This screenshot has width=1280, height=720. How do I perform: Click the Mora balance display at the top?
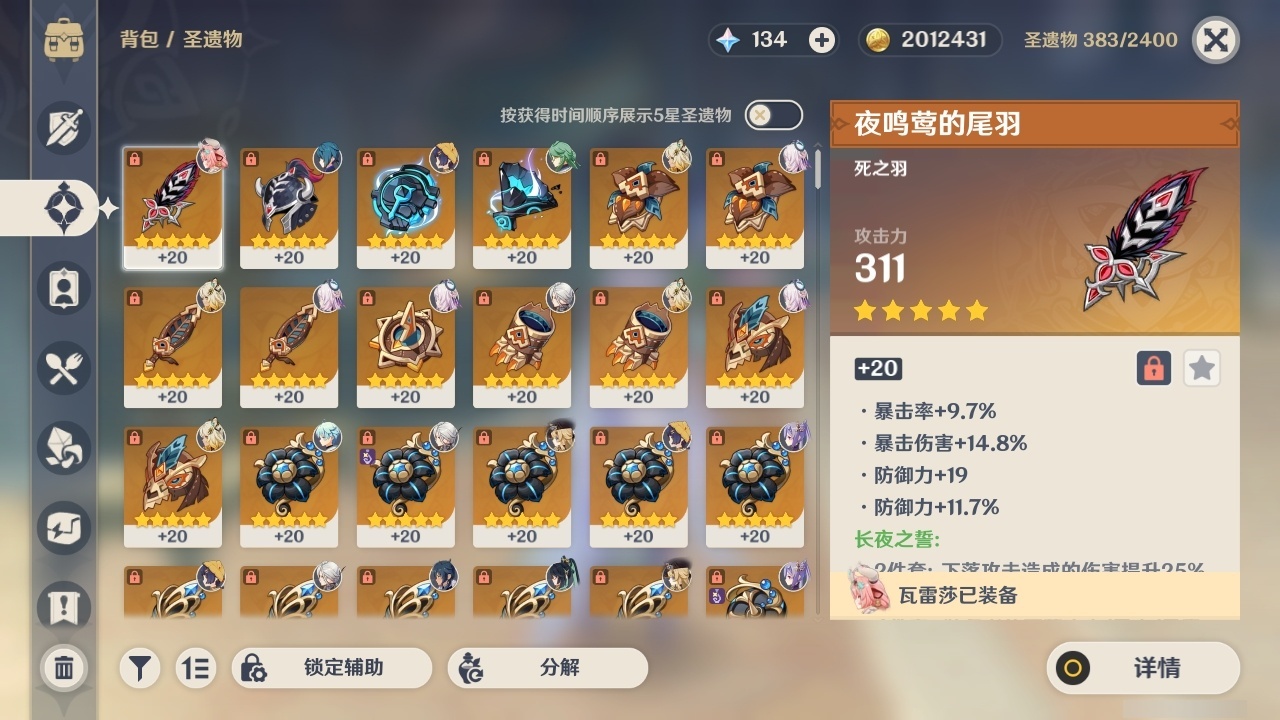coord(928,40)
